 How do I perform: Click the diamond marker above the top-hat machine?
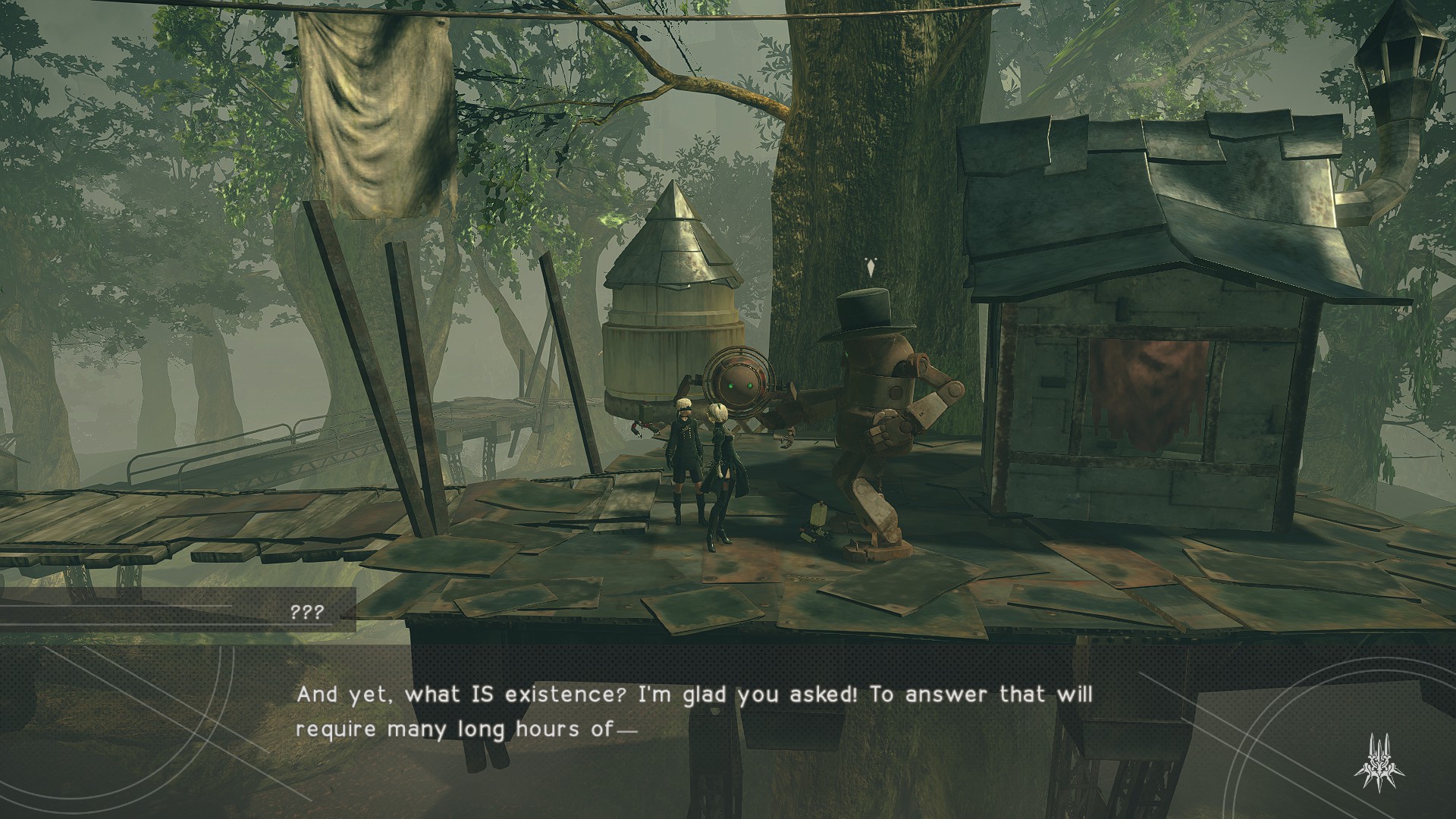(870, 268)
